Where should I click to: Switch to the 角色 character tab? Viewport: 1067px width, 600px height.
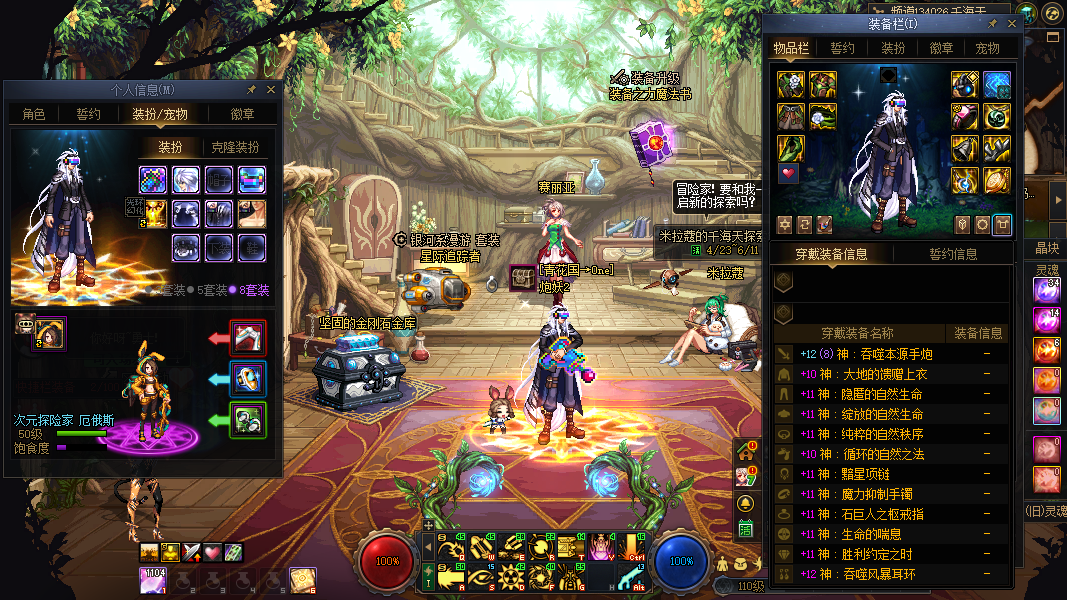click(x=34, y=114)
